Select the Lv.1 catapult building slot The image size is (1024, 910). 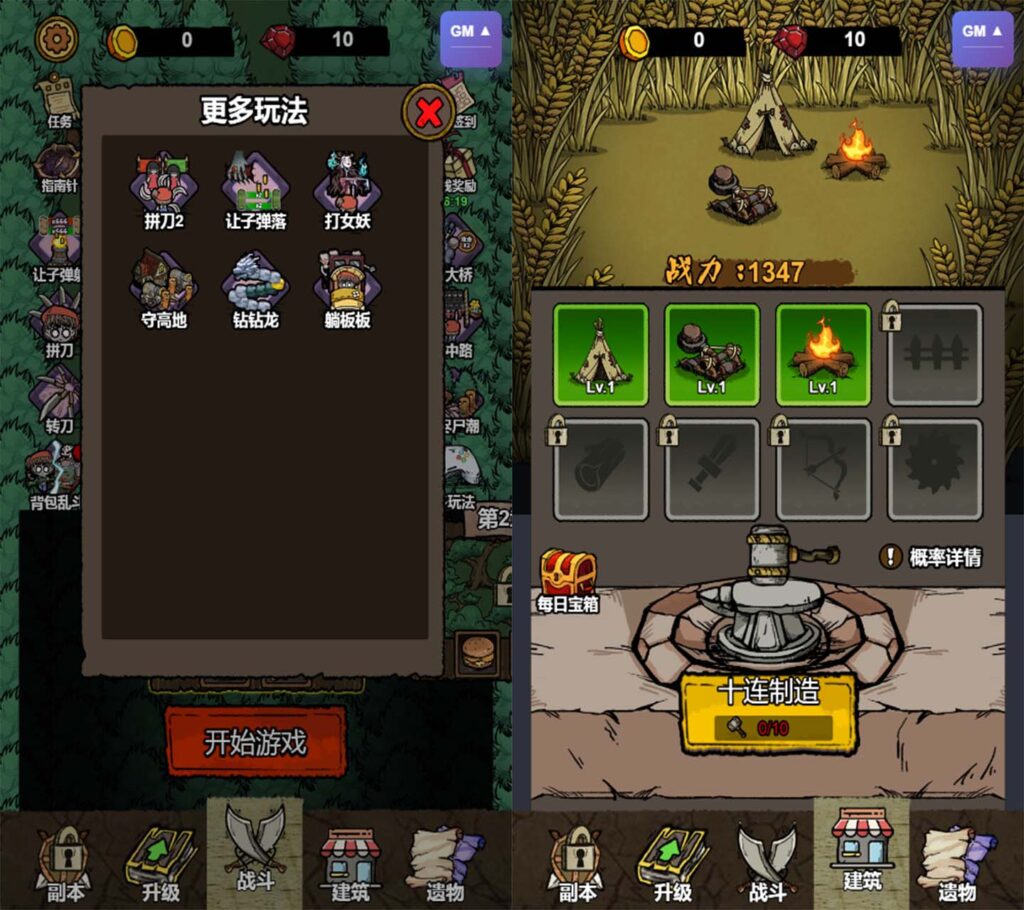[712, 355]
